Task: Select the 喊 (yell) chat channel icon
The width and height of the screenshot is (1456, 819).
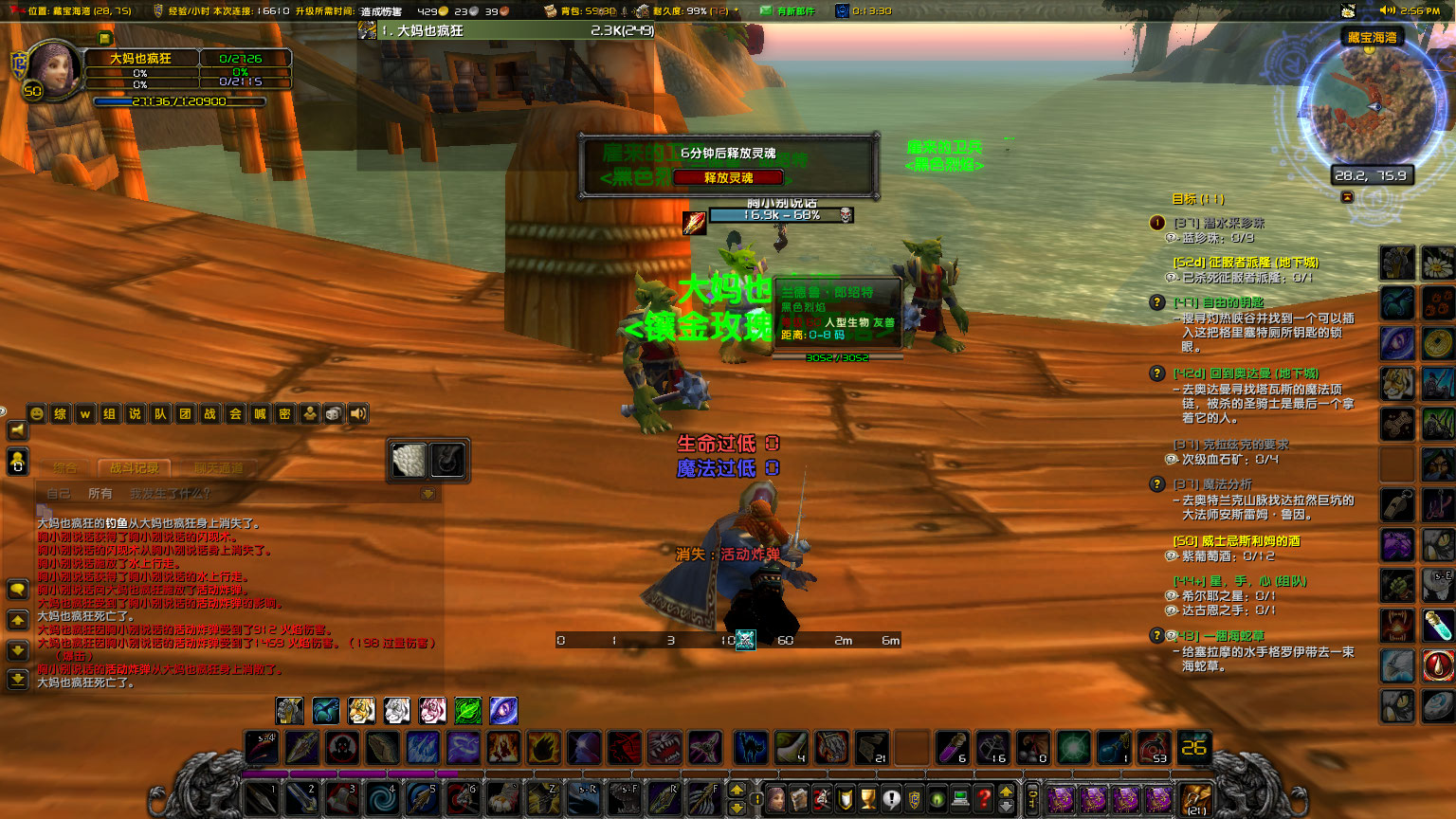Action: coord(259,414)
